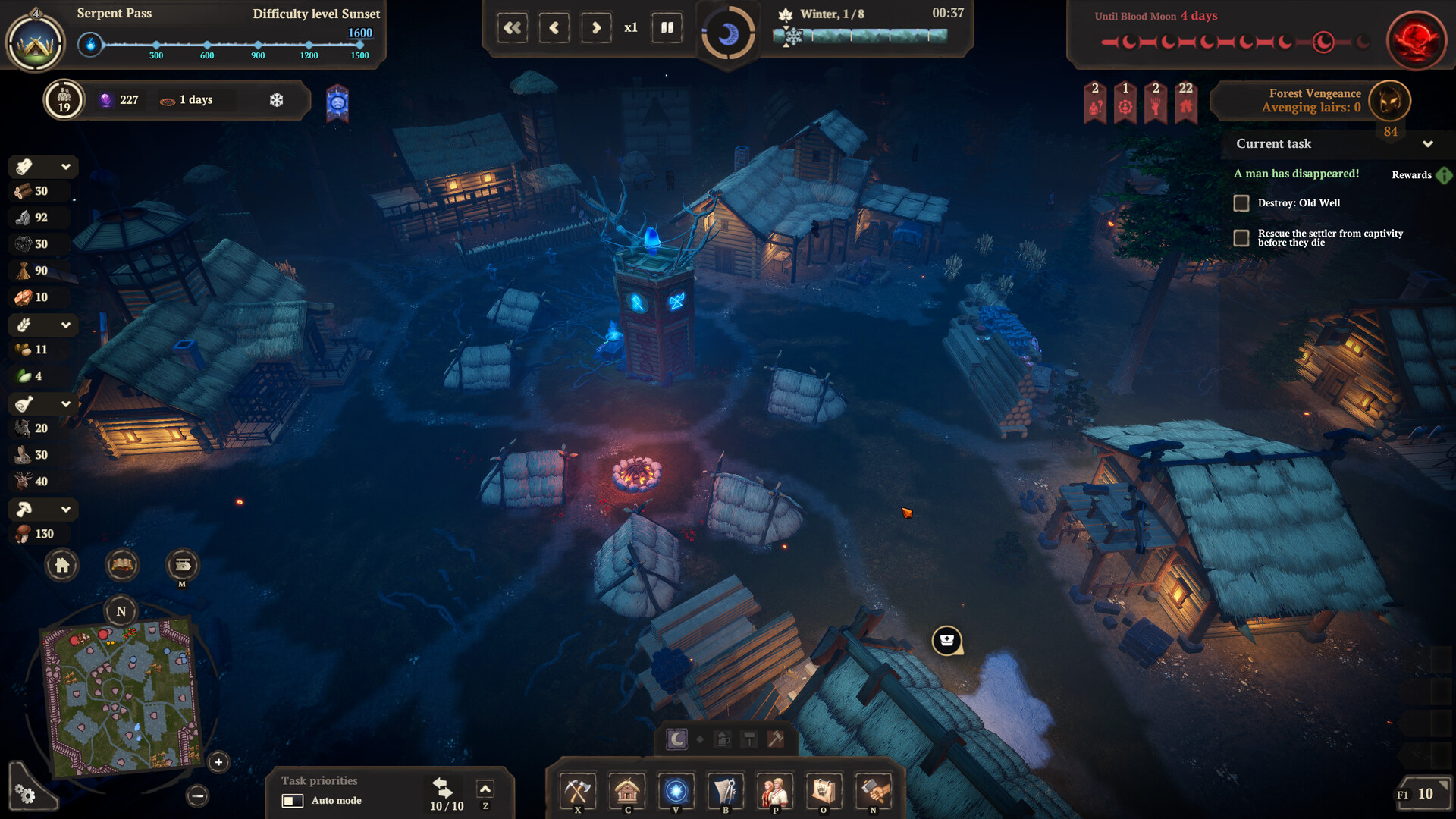1456x819 pixels.
Task: Open the Blood Moon red orb
Action: (1416, 39)
